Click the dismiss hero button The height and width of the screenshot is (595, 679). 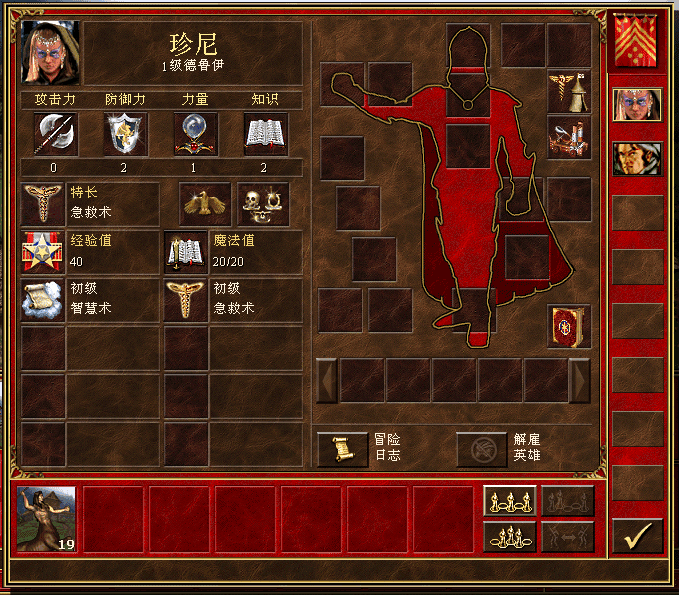[481, 449]
